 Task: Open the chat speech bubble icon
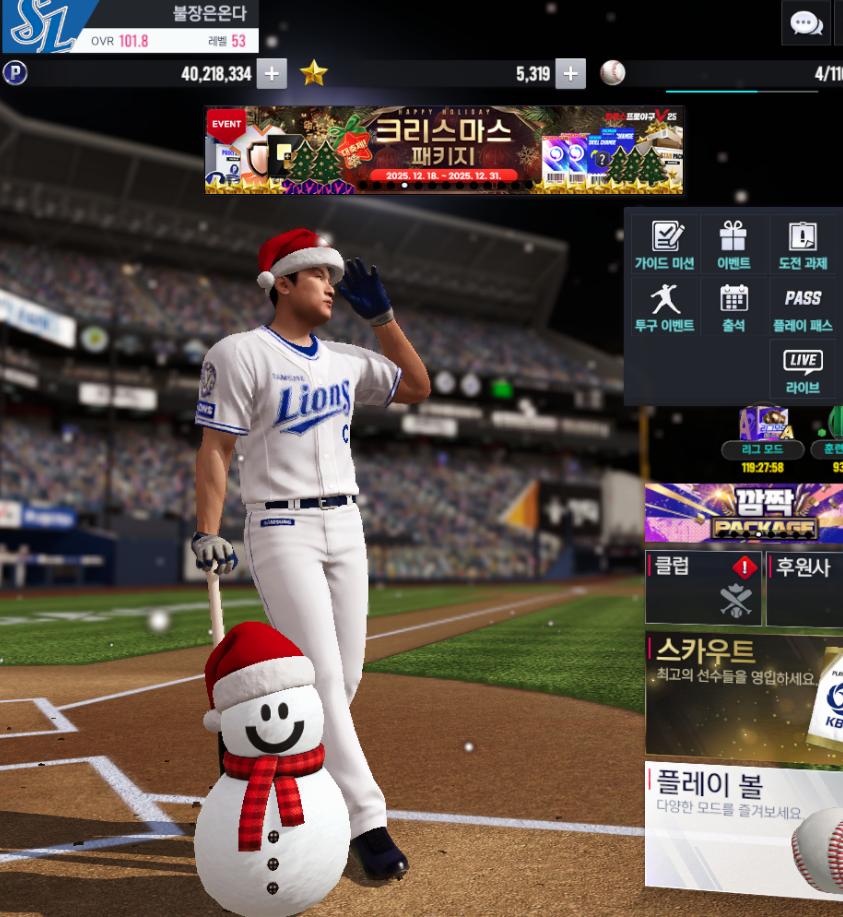(x=806, y=23)
